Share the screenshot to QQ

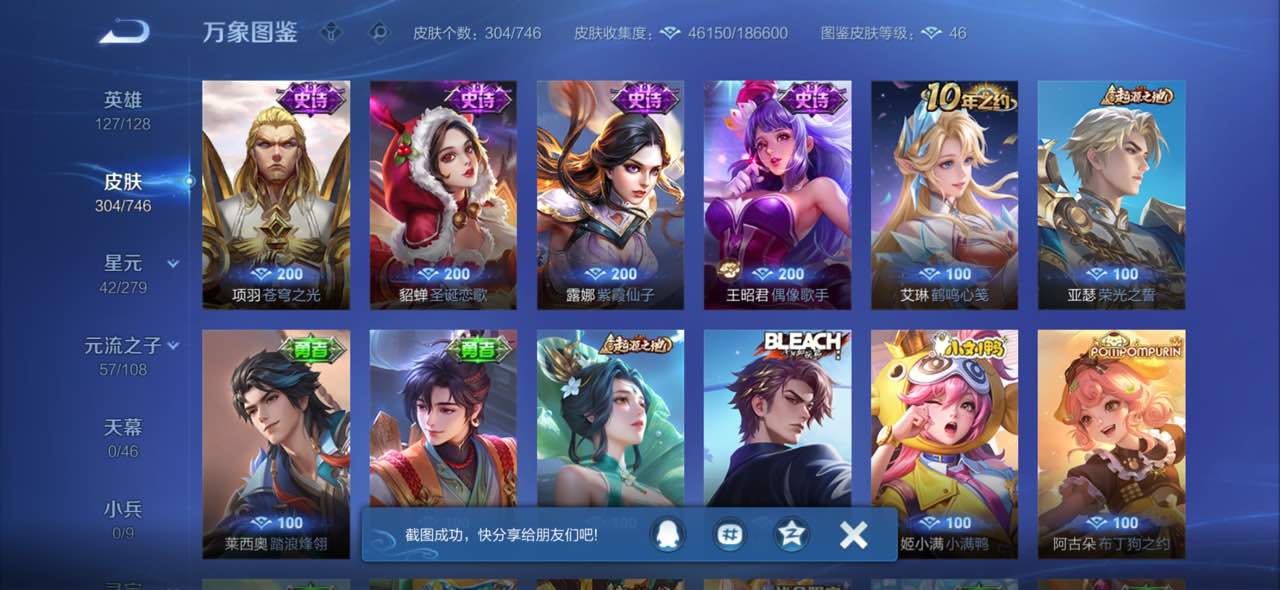tap(663, 535)
